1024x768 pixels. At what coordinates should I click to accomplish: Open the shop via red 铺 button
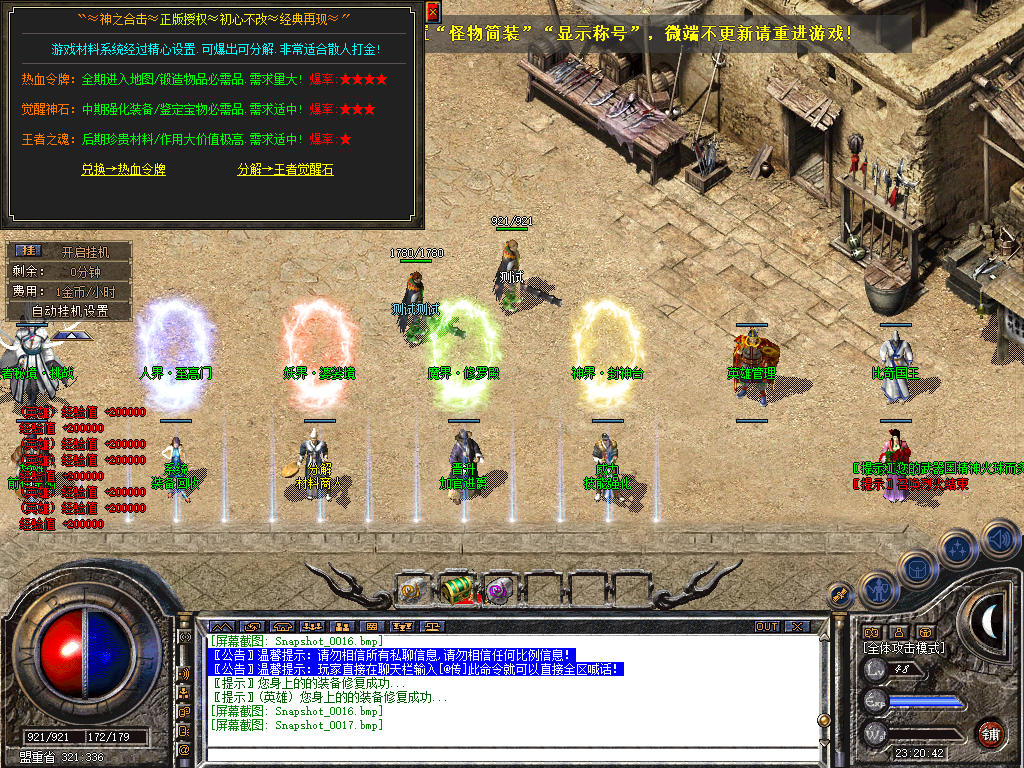click(x=991, y=733)
